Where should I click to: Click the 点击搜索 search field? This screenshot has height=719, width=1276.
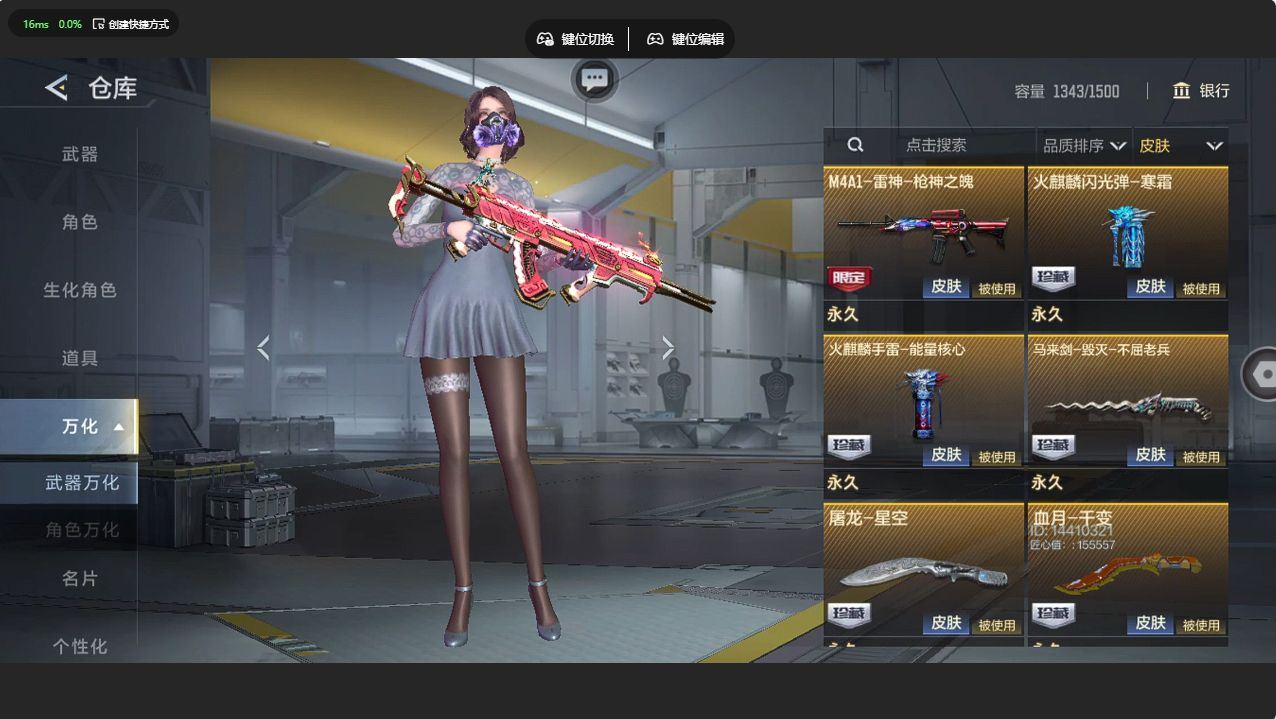(x=935, y=145)
